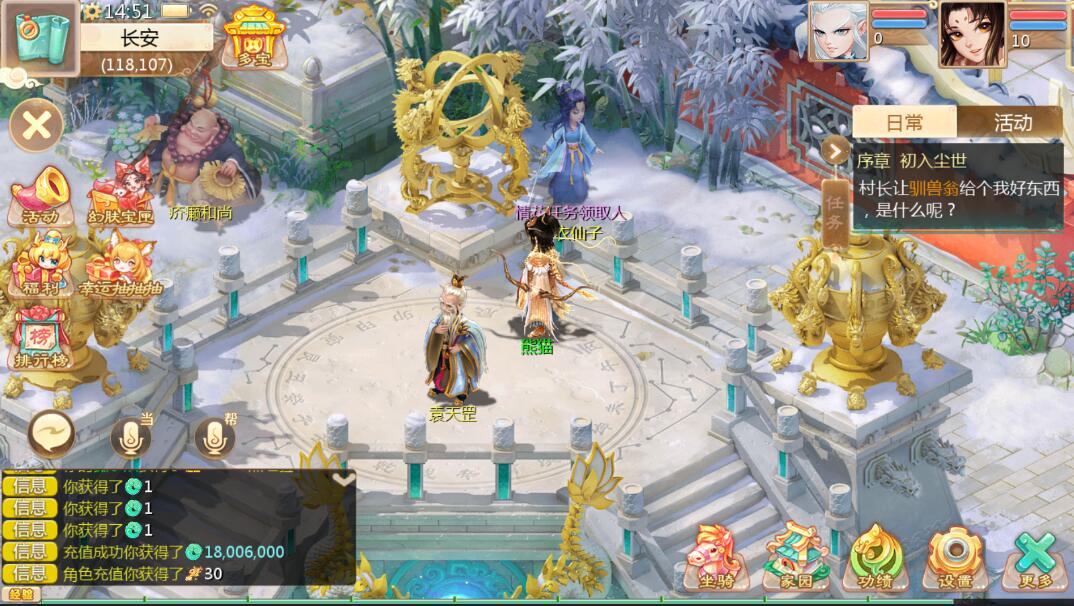Viewport: 1074px width, 606px height.
Task: Switch to the 活动 tab in quest panel
Action: click(x=1012, y=123)
